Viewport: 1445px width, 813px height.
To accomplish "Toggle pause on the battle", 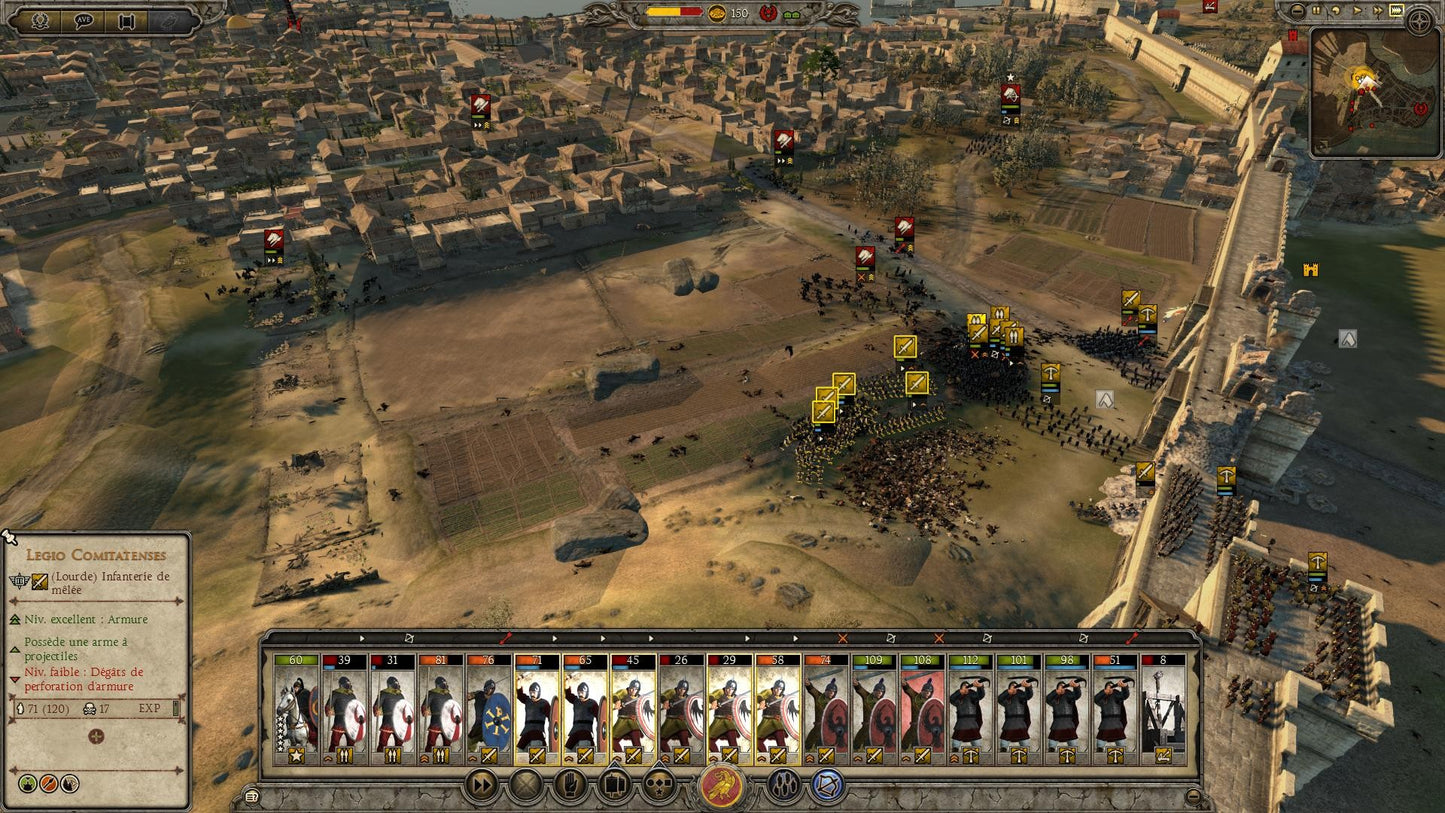I will tap(1317, 11).
